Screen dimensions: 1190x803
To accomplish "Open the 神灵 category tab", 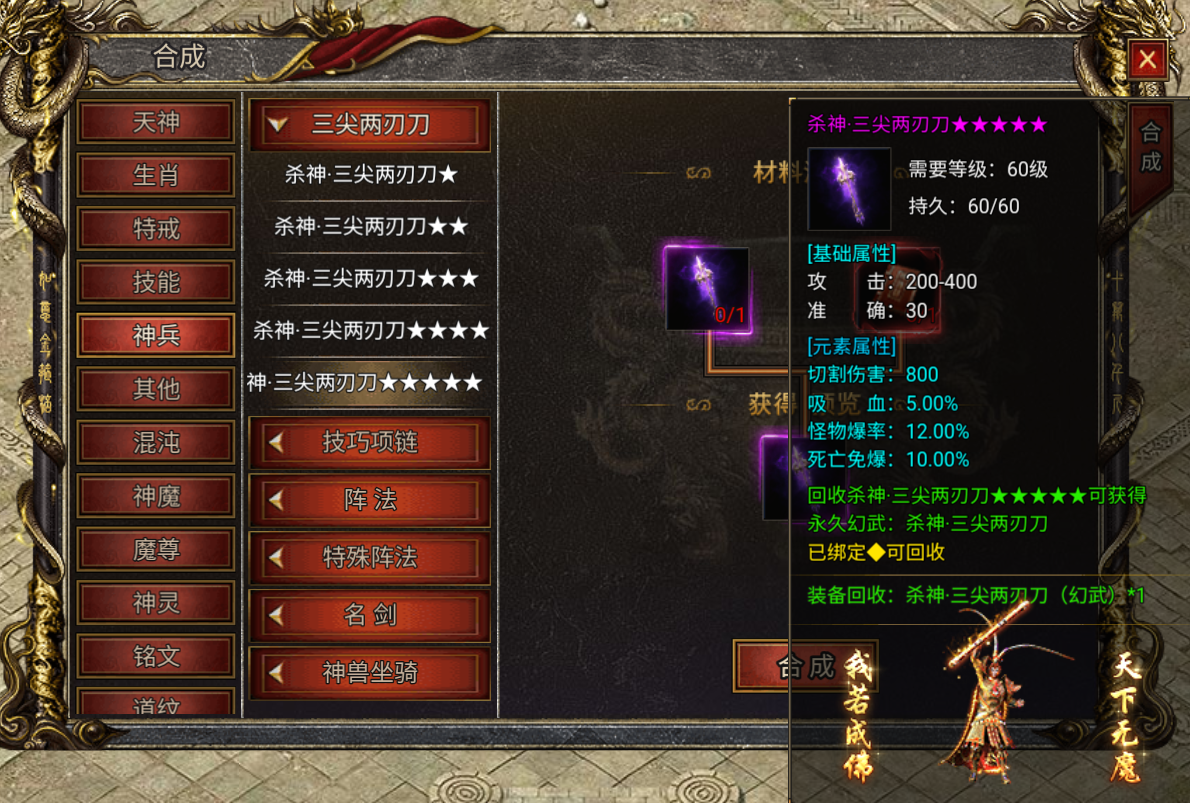I will (156, 603).
